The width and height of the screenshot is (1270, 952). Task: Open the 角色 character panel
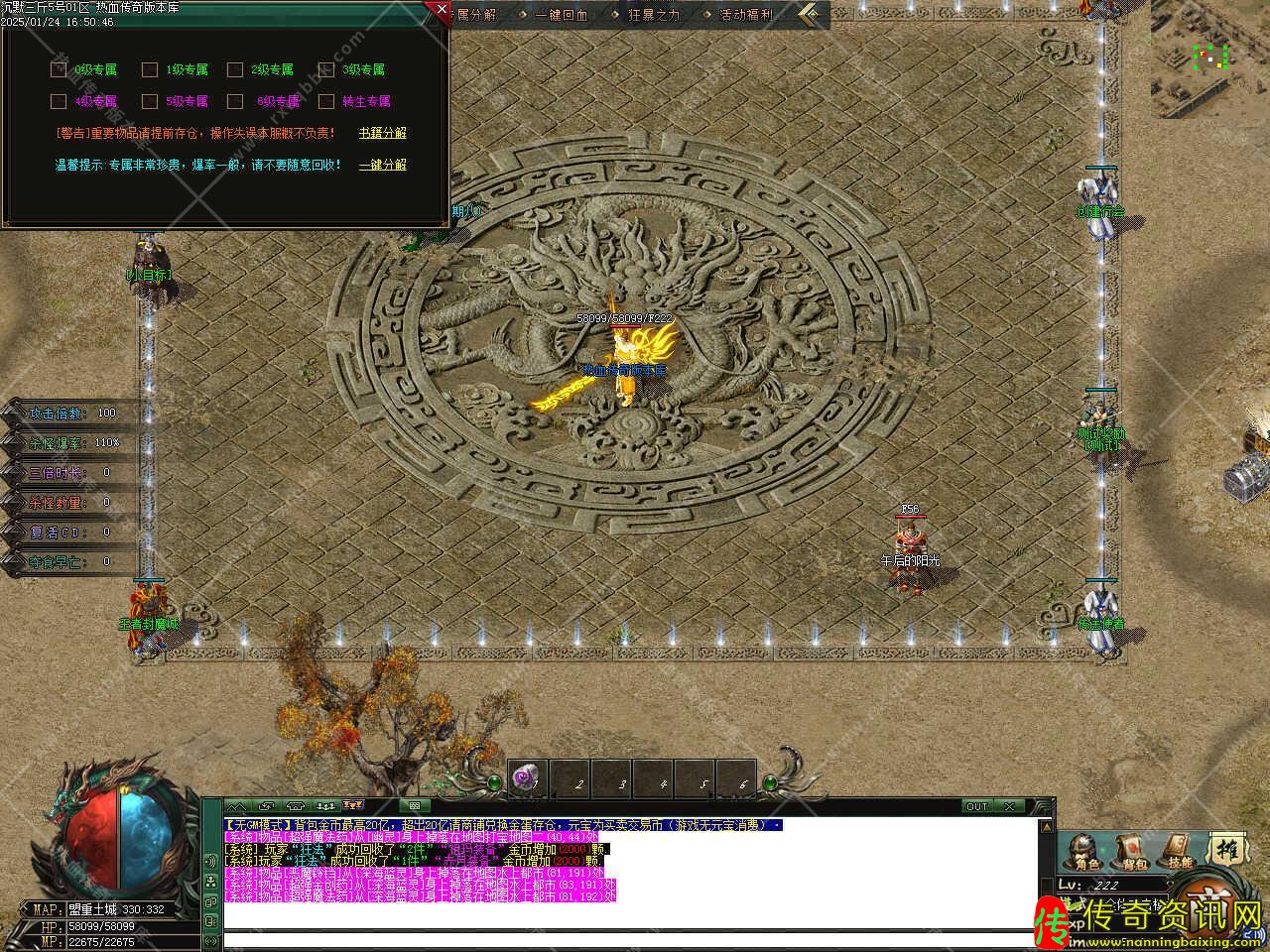[x=1079, y=852]
